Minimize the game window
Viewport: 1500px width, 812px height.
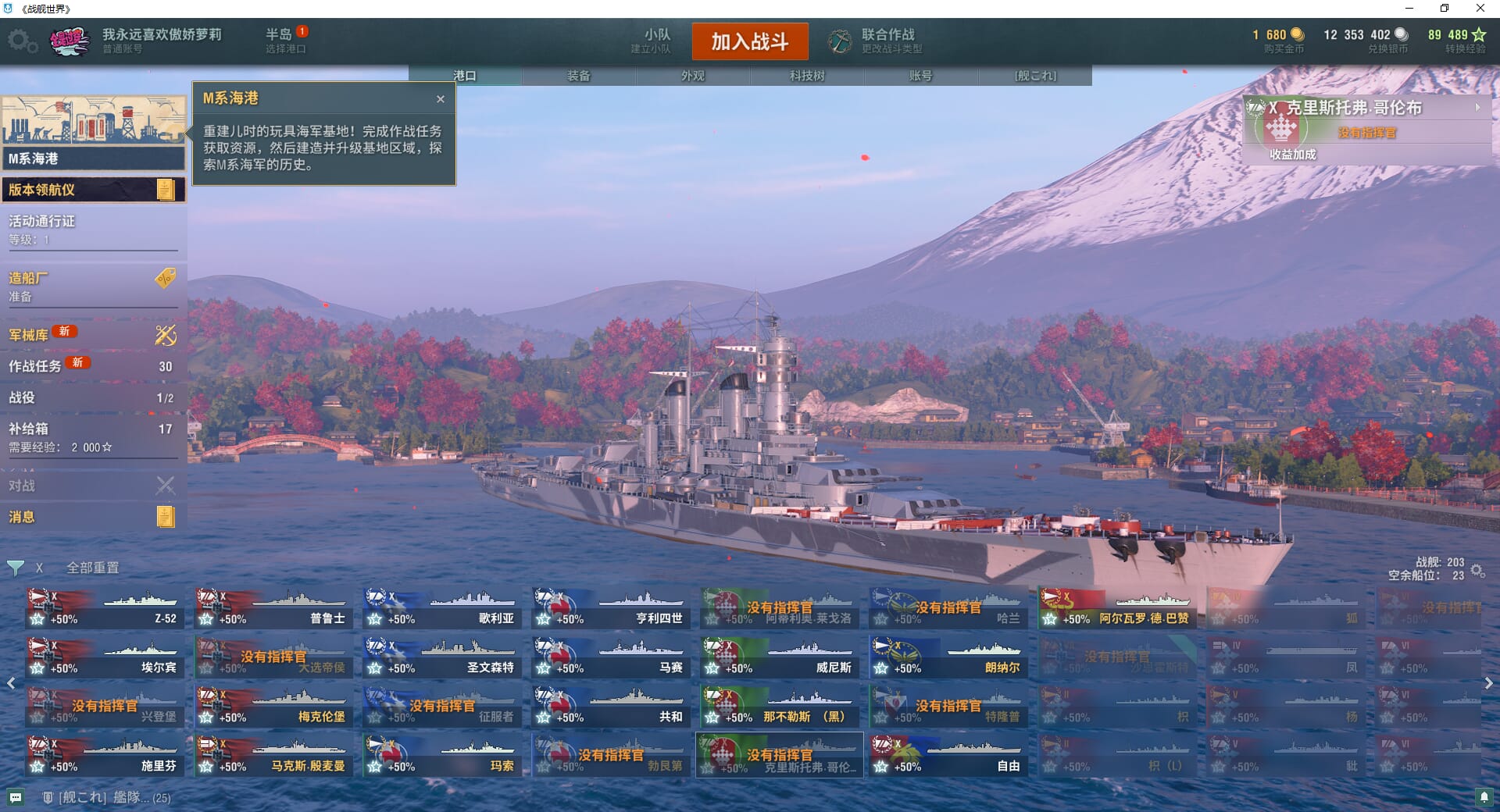tap(1409, 9)
